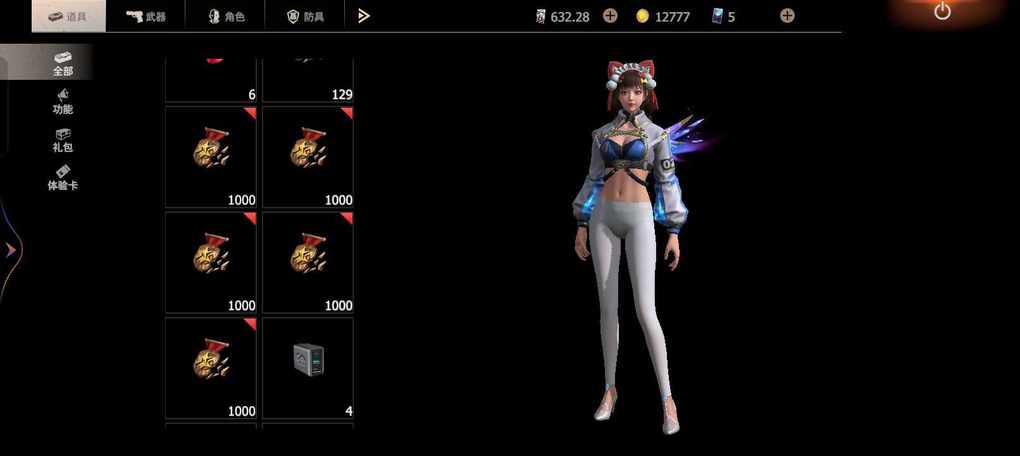Select the gray device item with quantity 4
This screenshot has width=1020, height=456.
point(308,367)
